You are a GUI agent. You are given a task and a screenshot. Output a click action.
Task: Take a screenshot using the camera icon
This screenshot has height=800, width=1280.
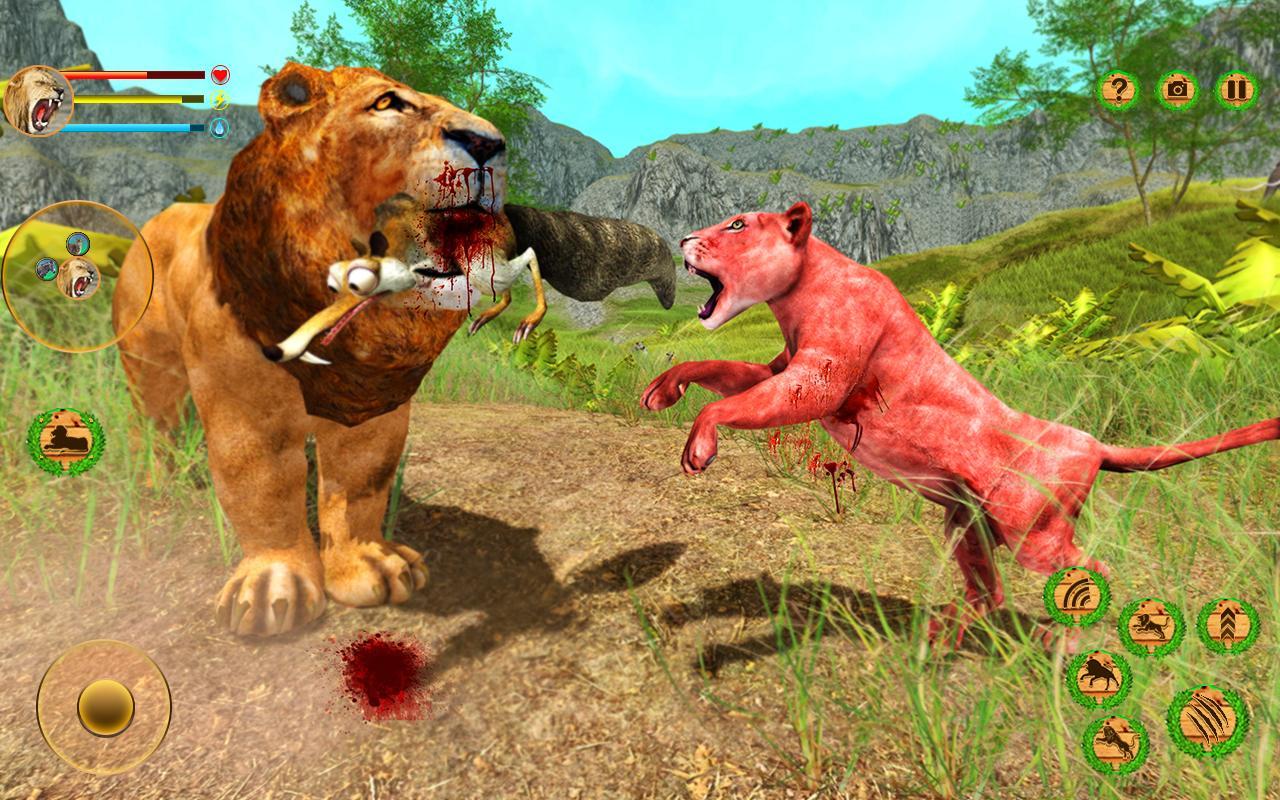click(1178, 90)
